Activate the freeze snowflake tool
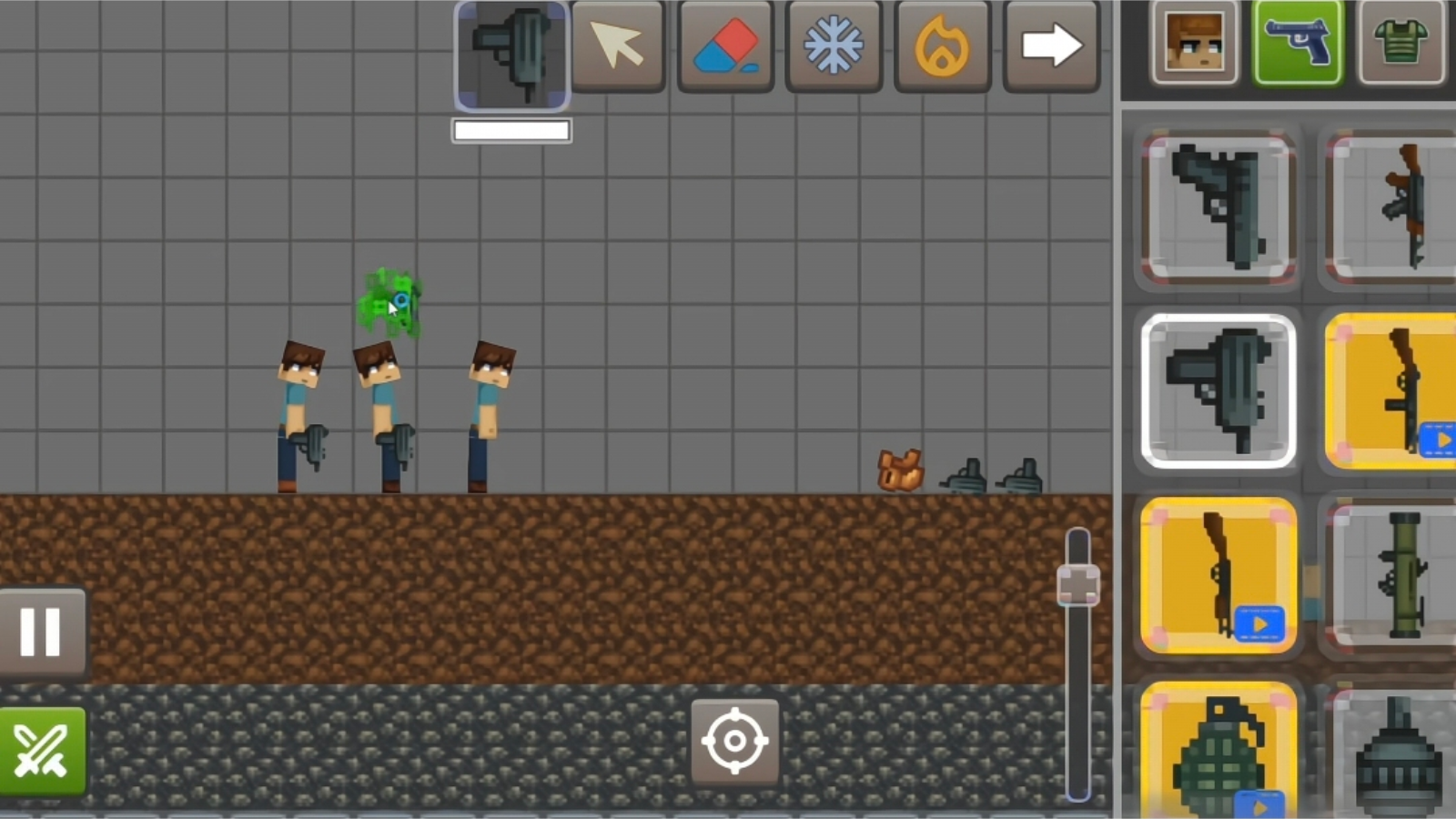The width and height of the screenshot is (1456, 819). pos(834,47)
